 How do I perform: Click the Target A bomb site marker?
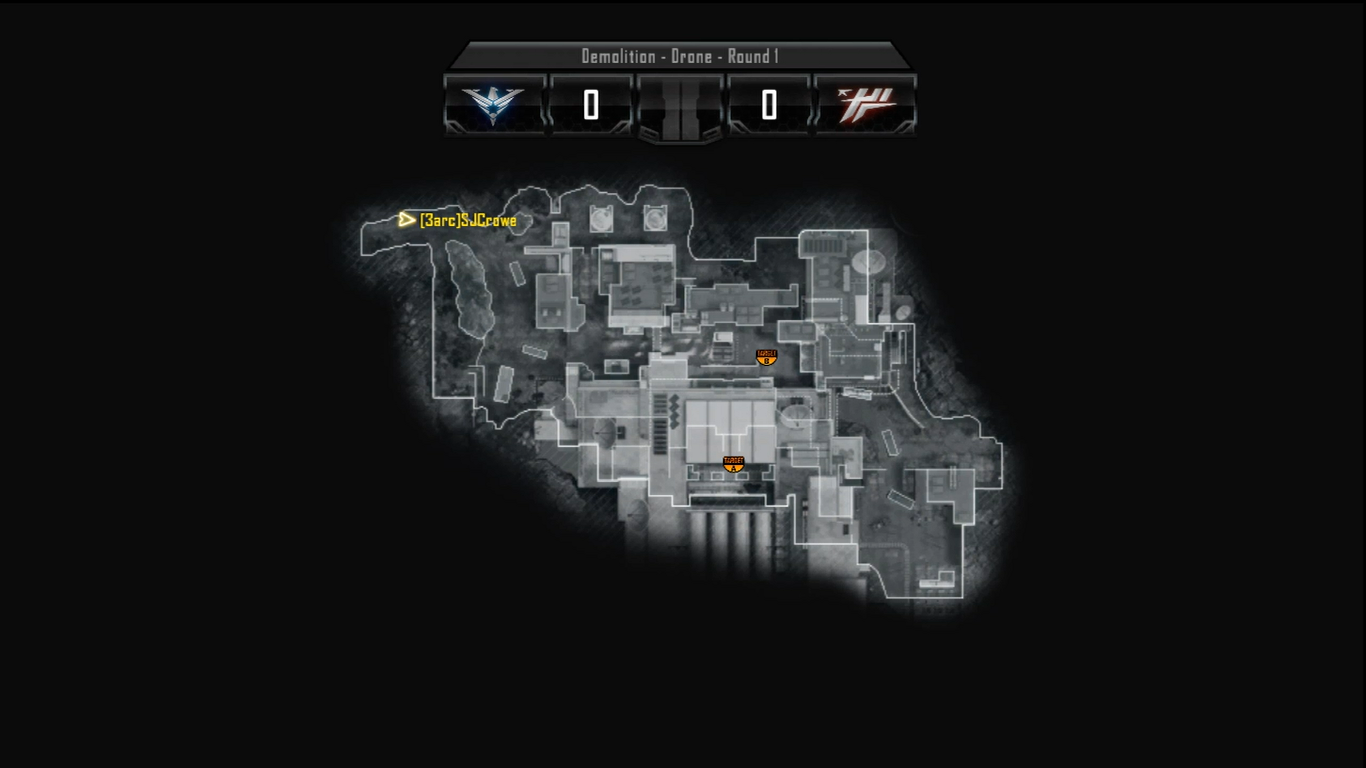pyautogui.click(x=733, y=464)
